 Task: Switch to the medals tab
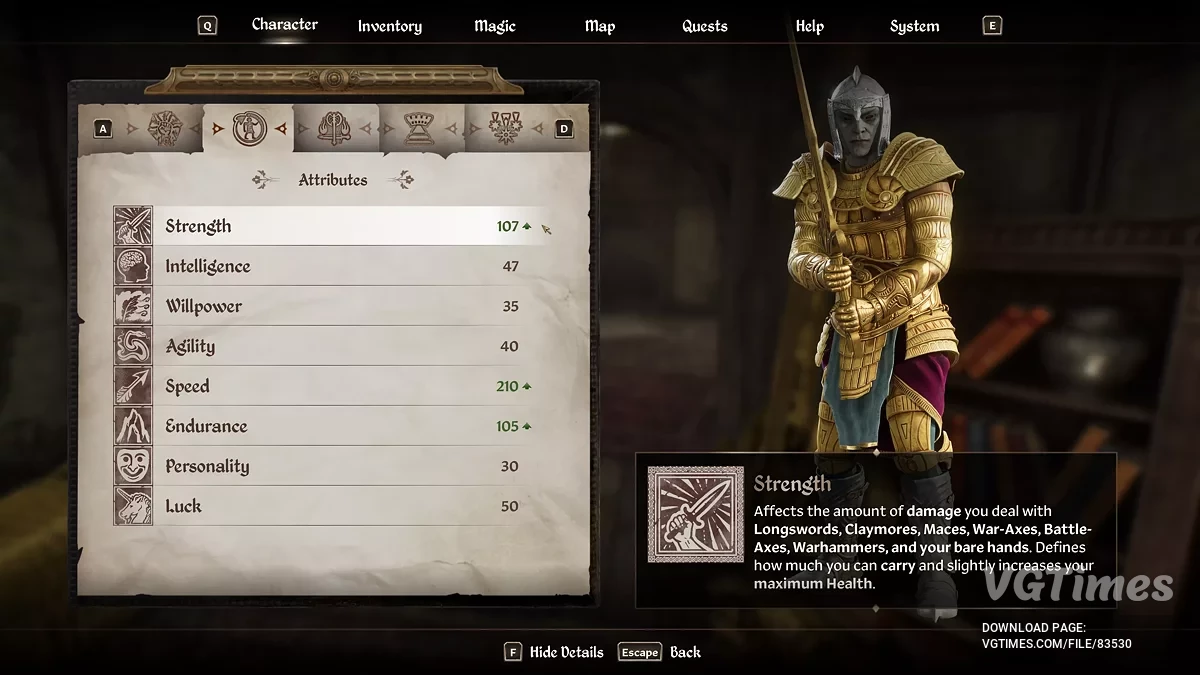tap(503, 128)
